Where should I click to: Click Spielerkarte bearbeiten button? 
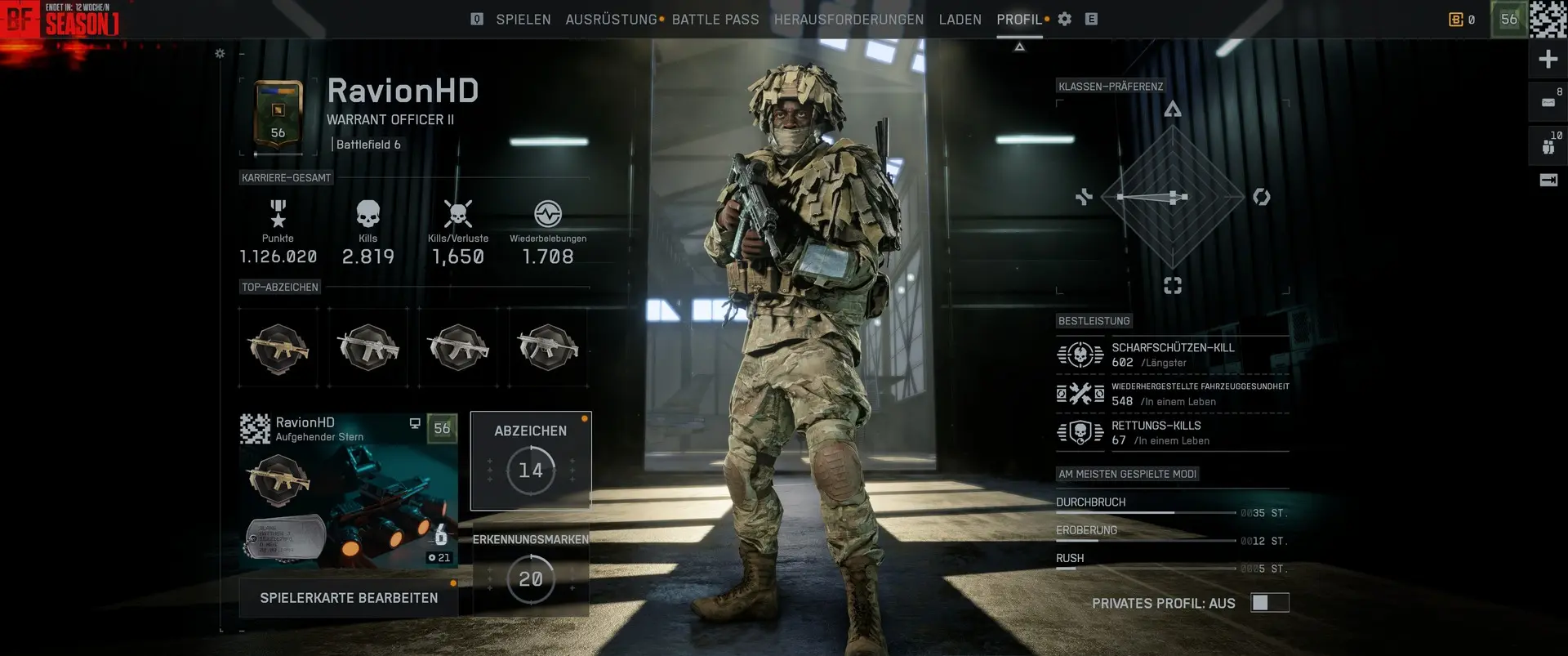(349, 598)
